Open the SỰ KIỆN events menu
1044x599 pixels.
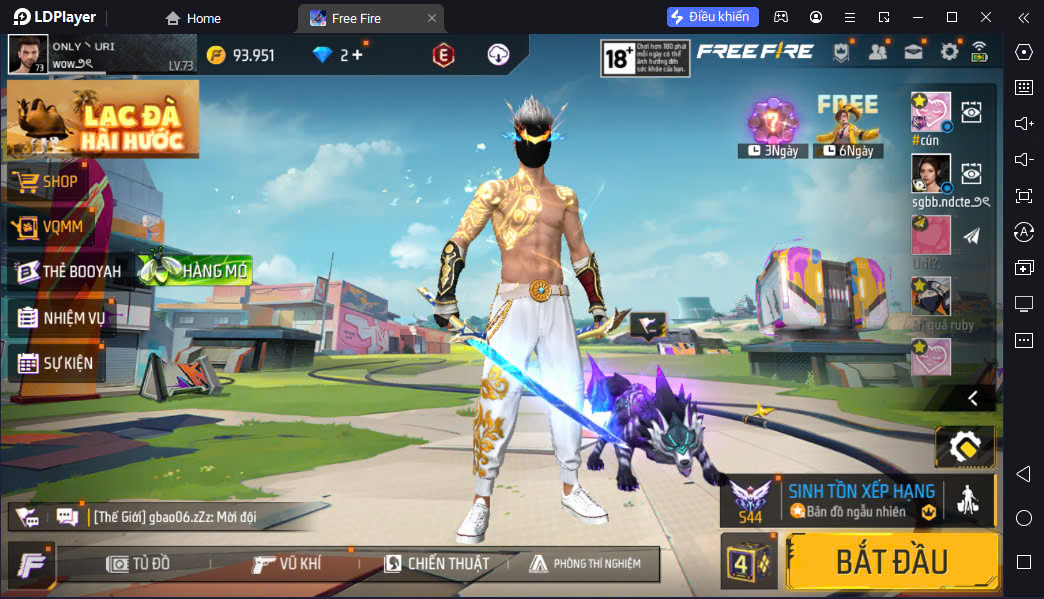point(67,363)
